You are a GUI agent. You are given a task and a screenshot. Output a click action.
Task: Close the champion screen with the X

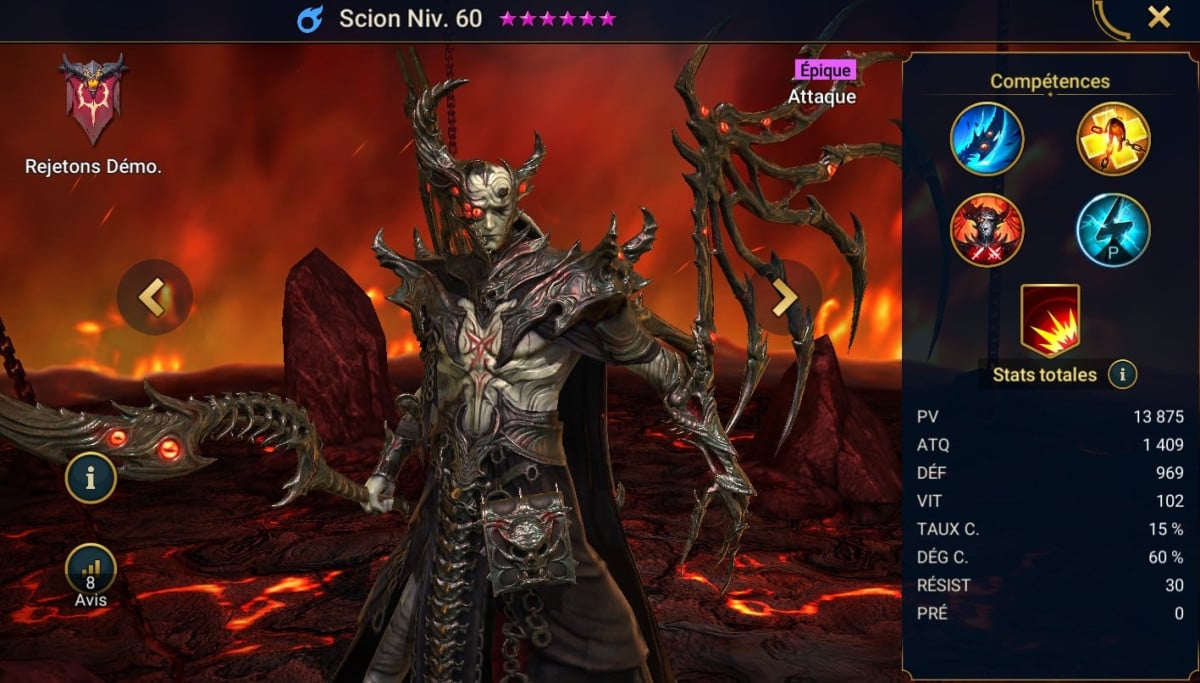point(1159,17)
